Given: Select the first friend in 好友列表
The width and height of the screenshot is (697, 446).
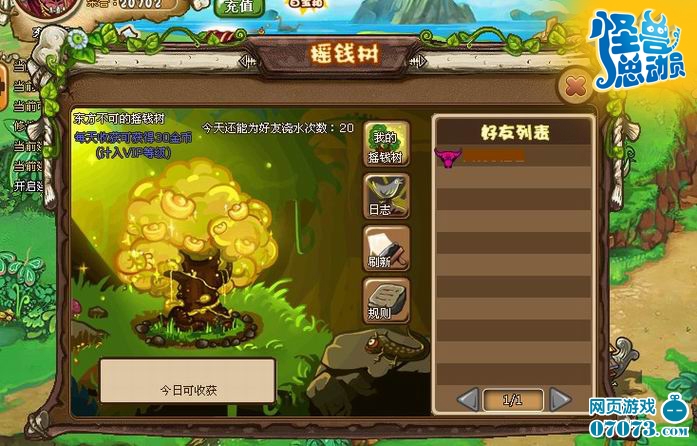Looking at the screenshot, I should tap(512, 157).
